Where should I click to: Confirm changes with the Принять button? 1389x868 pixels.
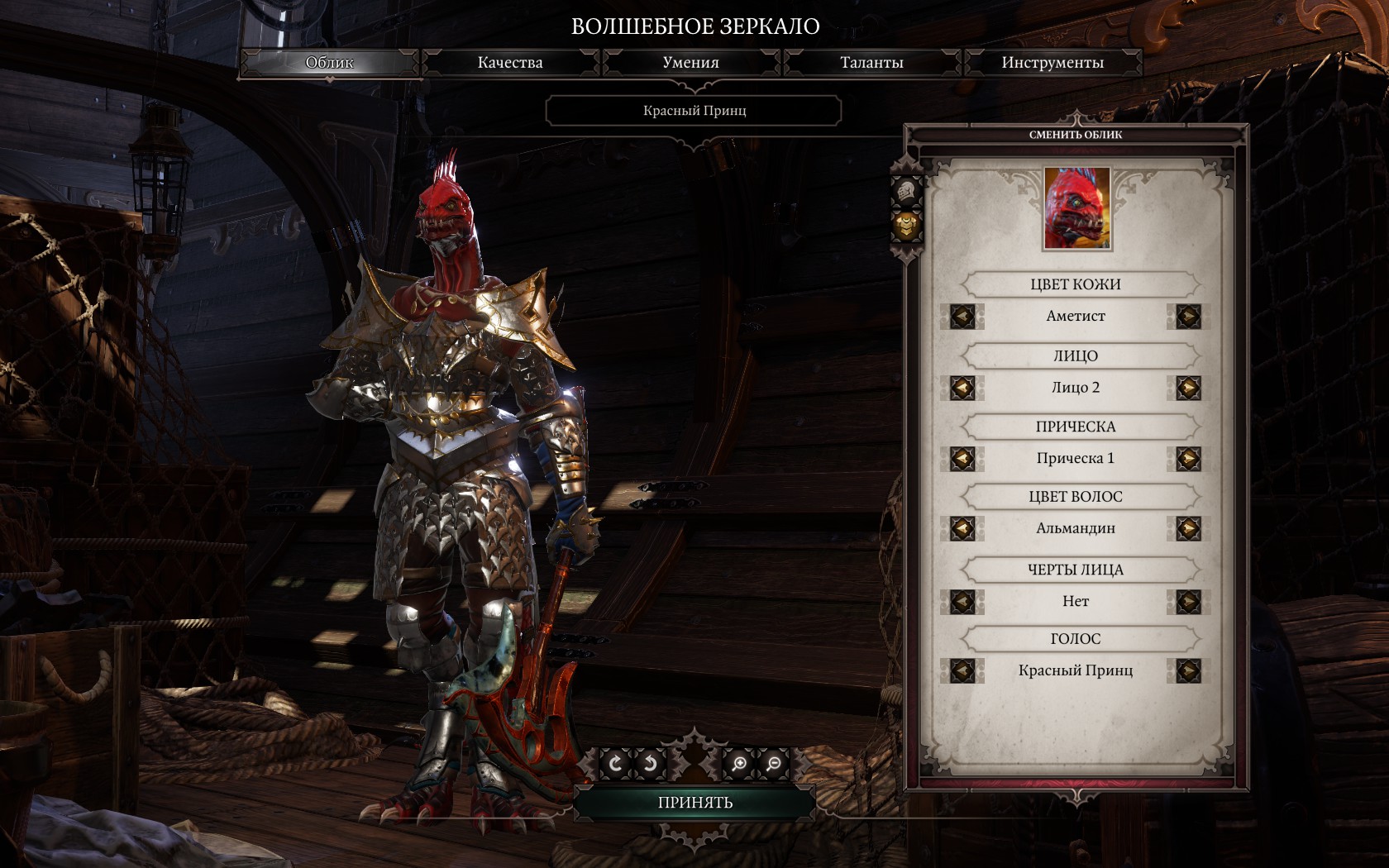(695, 803)
